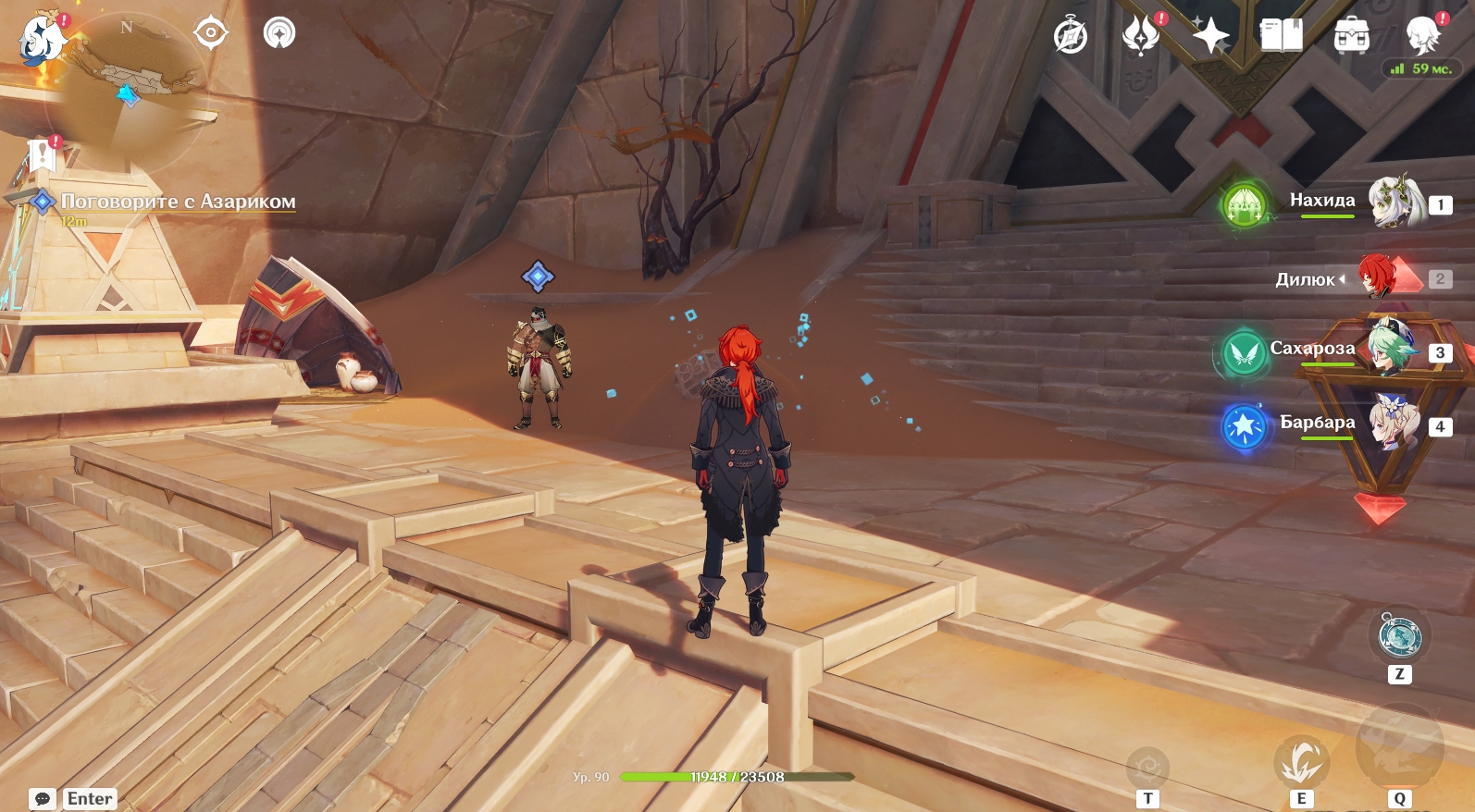This screenshot has height=812, width=1475.
Task: Open the chat box
Action: 43,798
